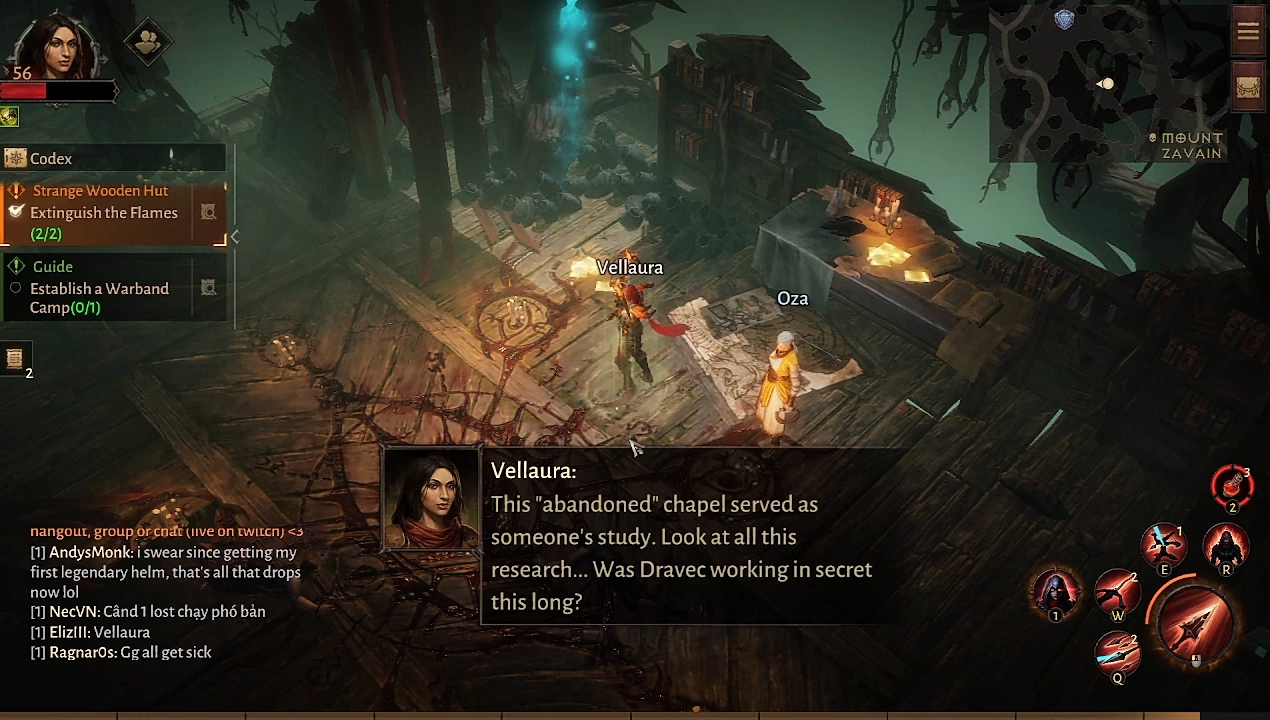Activate the E crossbow skill

(1164, 547)
